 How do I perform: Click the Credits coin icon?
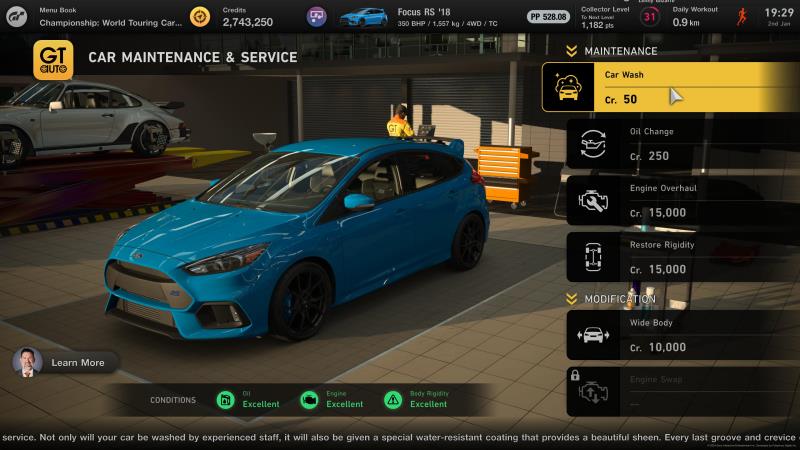tap(201, 16)
